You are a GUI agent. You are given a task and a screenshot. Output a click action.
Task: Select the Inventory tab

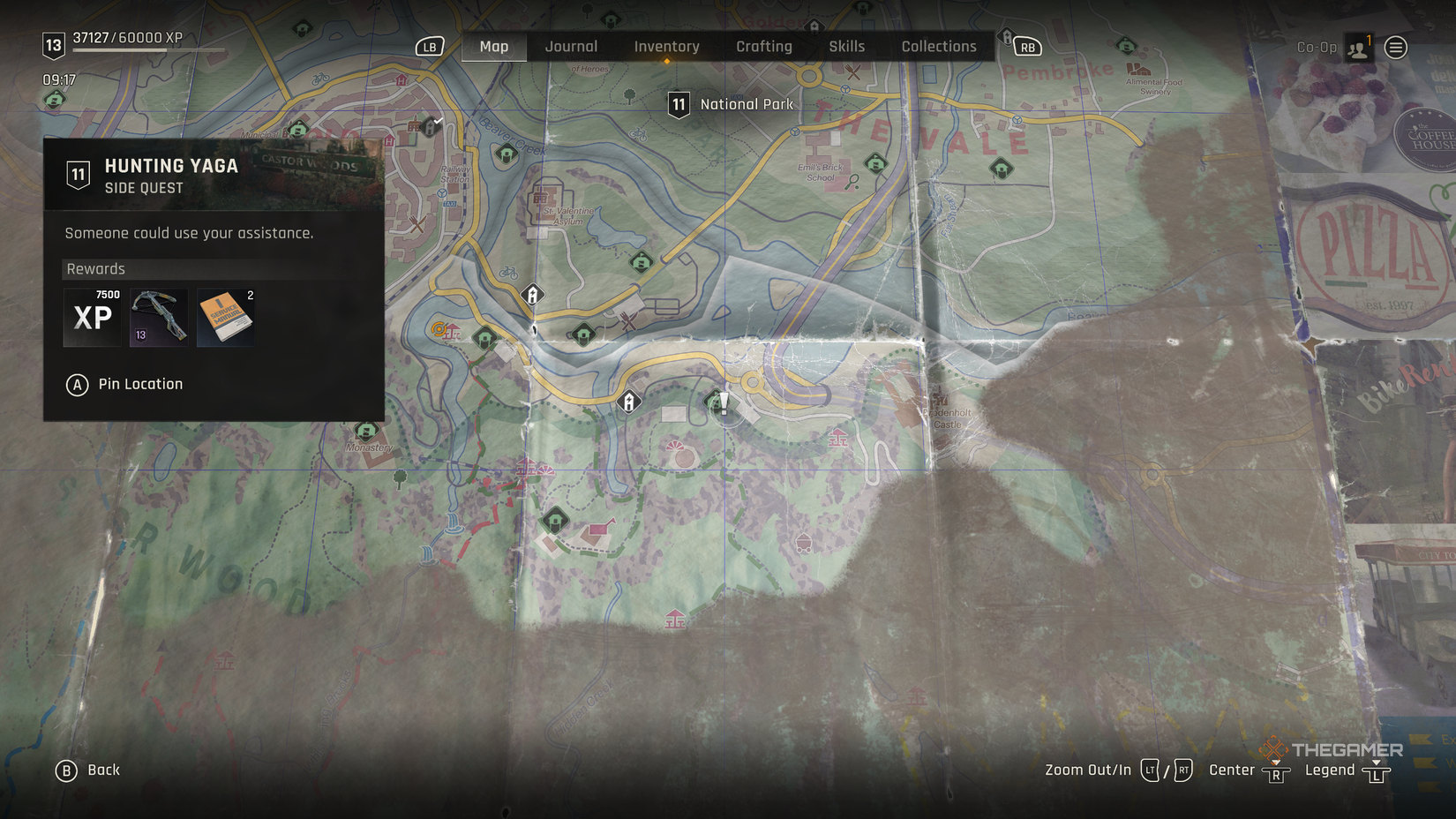click(x=666, y=47)
